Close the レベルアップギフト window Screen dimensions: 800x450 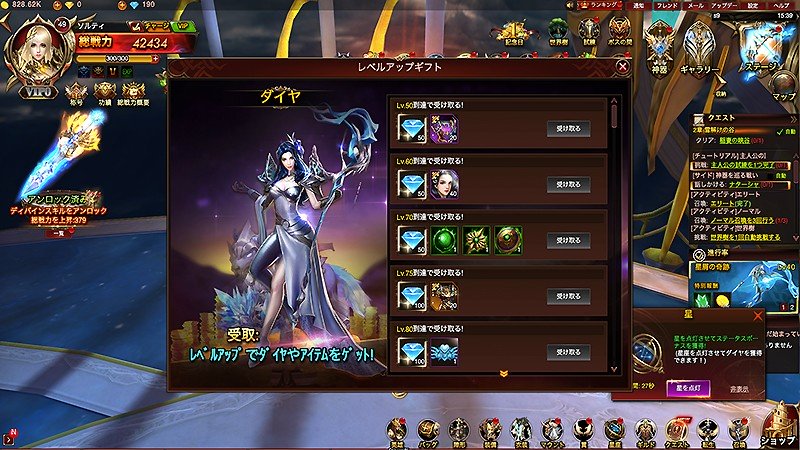(x=623, y=68)
